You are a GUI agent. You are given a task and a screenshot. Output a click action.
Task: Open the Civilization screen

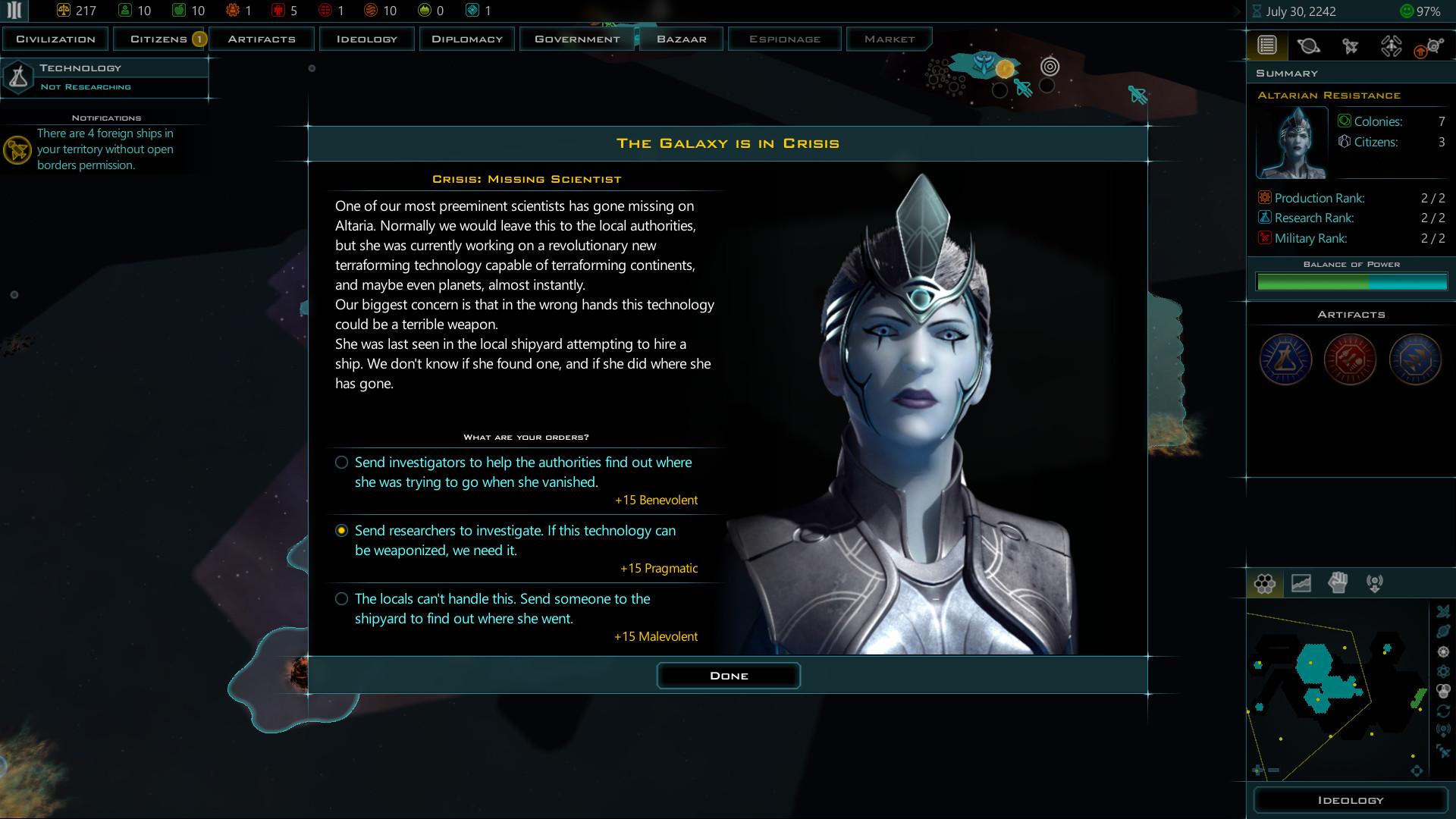click(x=54, y=39)
